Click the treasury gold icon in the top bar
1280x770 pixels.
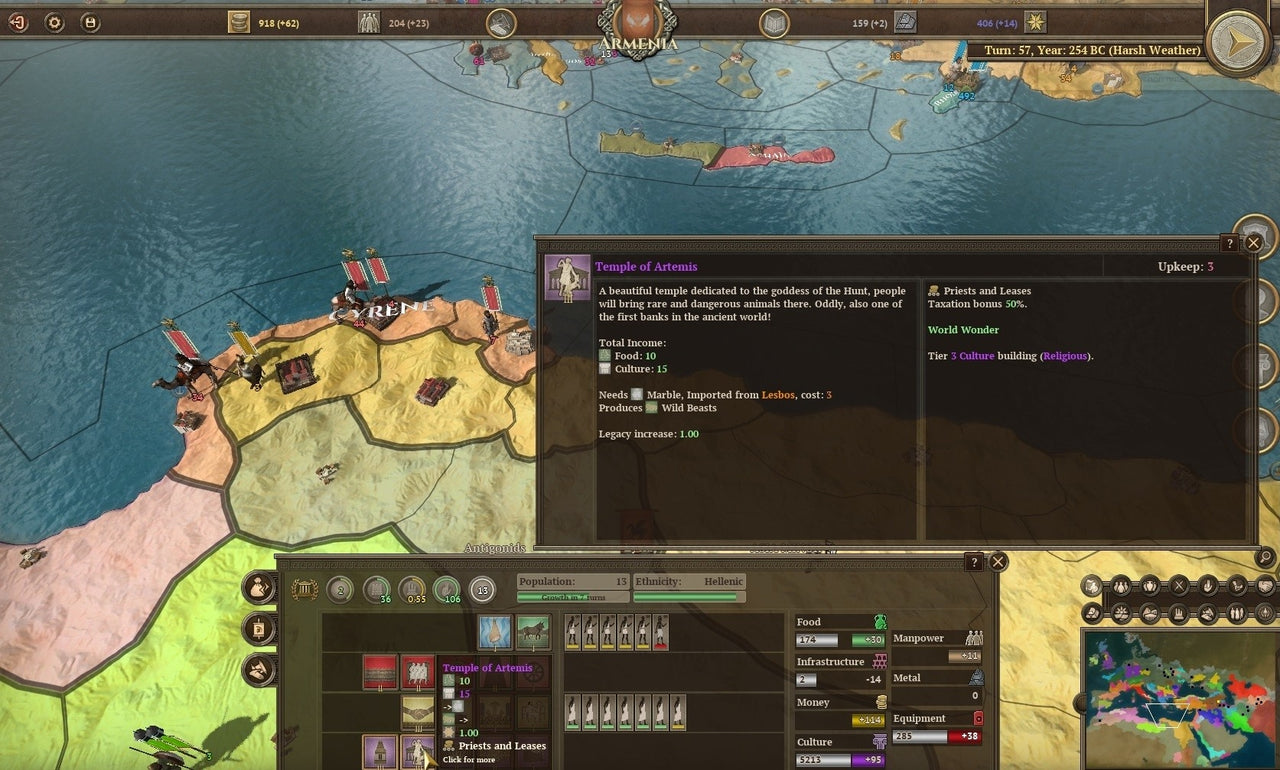pos(238,22)
